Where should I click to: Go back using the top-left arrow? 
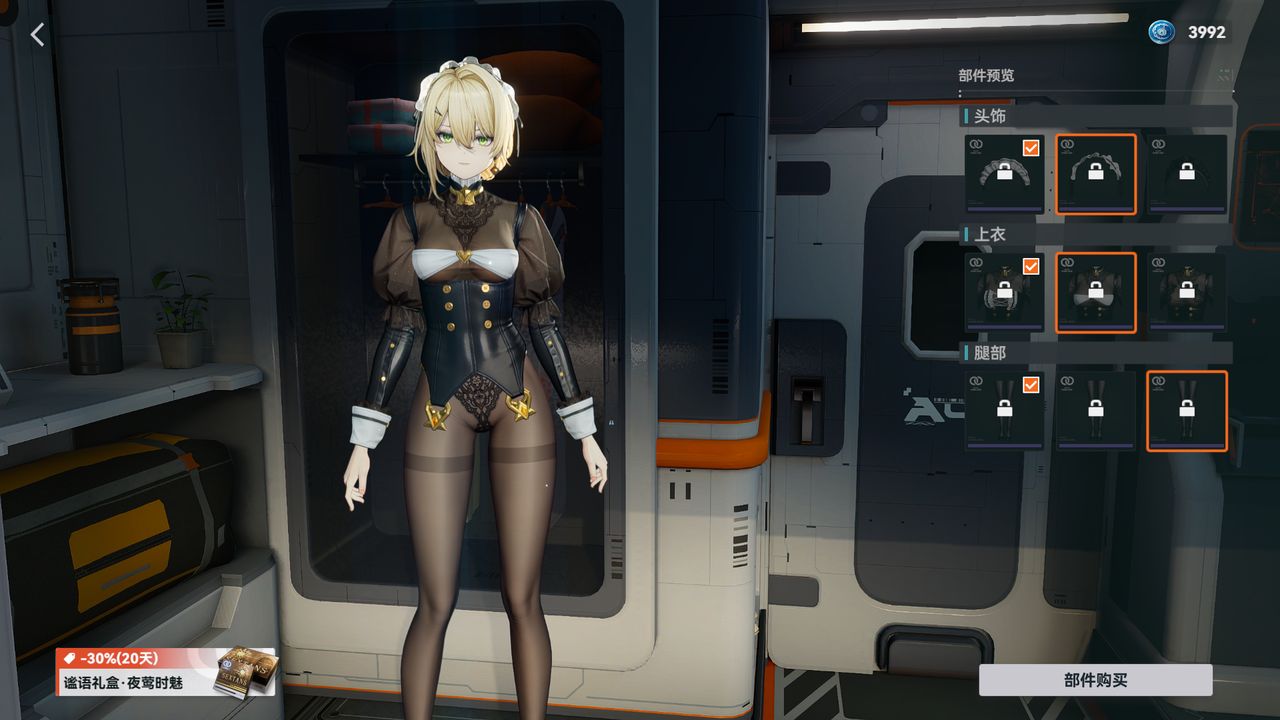coord(37,35)
